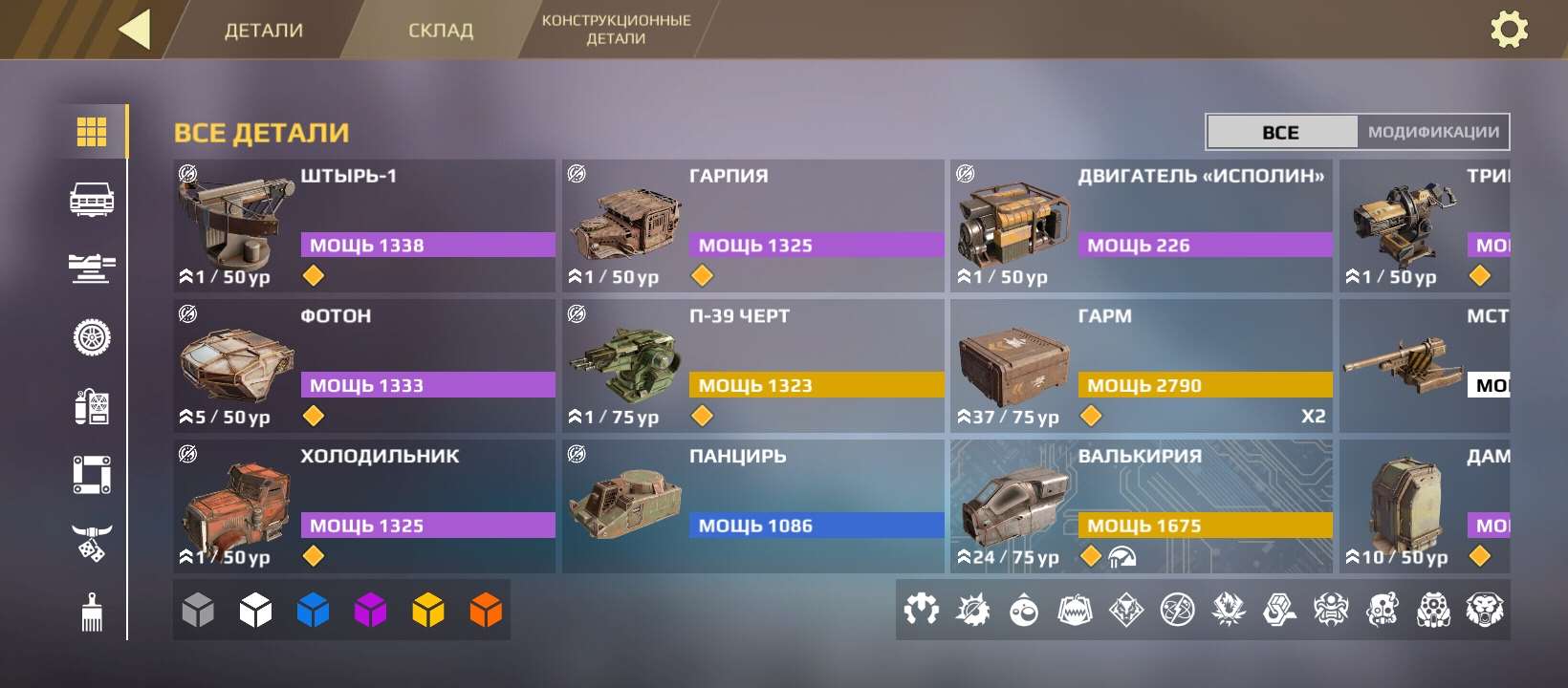The height and width of the screenshot is (688, 1568).
Task: Switch to the ДЕТАЛИ tab
Action: tap(263, 29)
